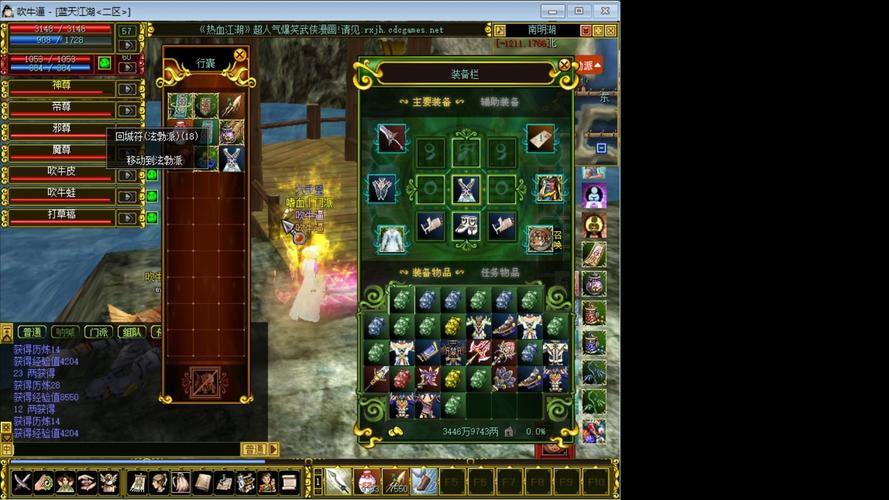This screenshot has height=500, width=889.
Task: Choose the 普通 chat channel tab
Action: 32,332
